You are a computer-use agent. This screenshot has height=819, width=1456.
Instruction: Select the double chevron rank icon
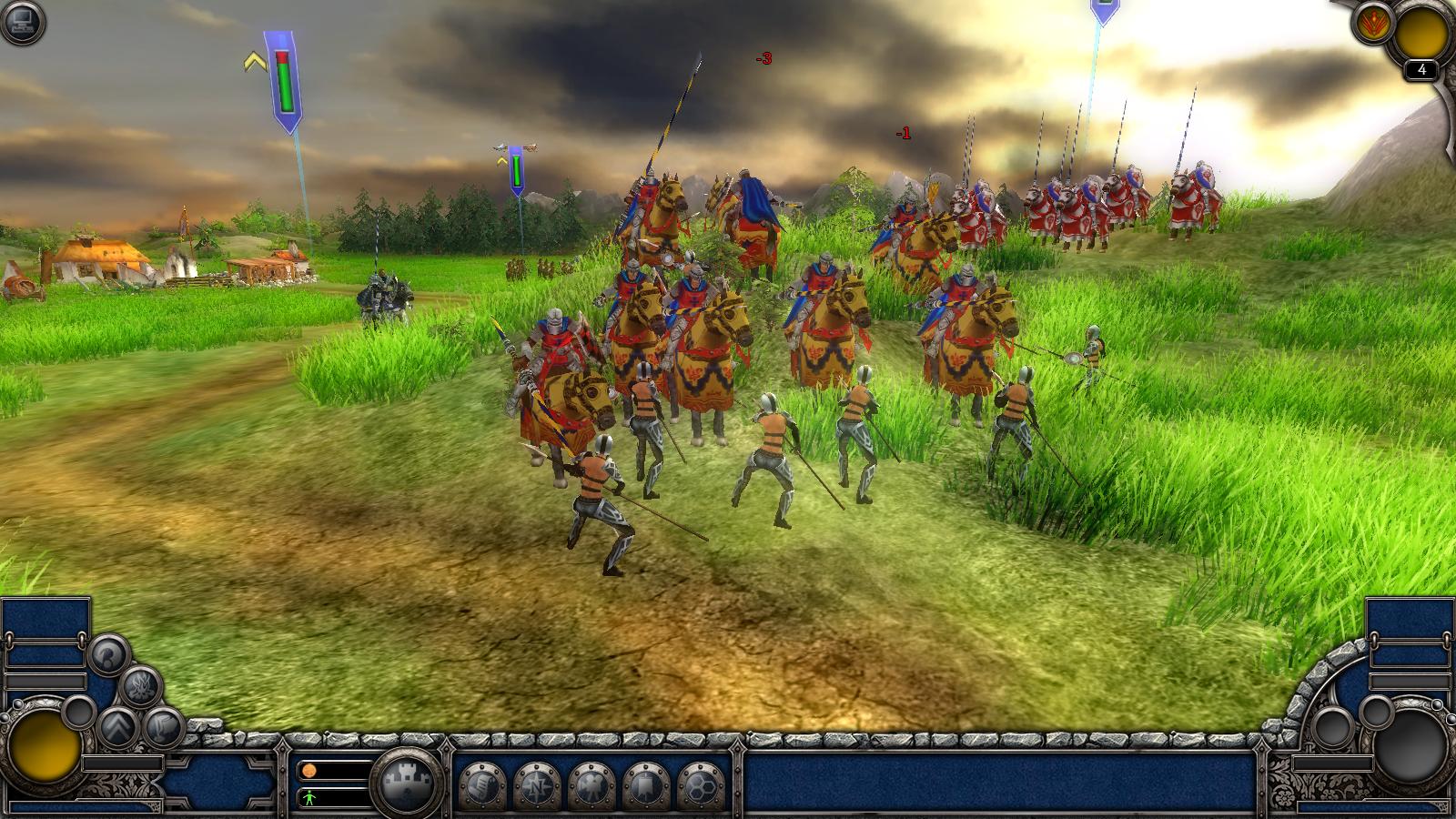click(117, 727)
